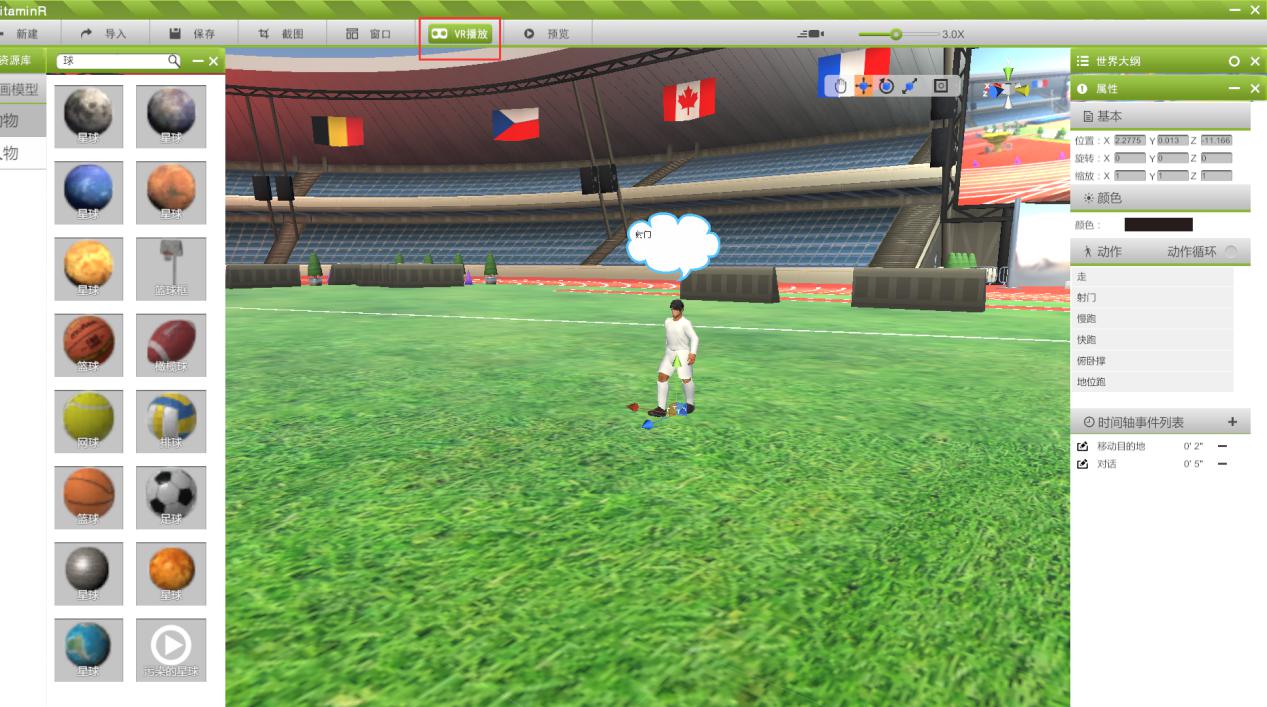Image resolution: width=1267 pixels, height=707 pixels.
Task: Open the black color swatch
Action: click(1158, 225)
